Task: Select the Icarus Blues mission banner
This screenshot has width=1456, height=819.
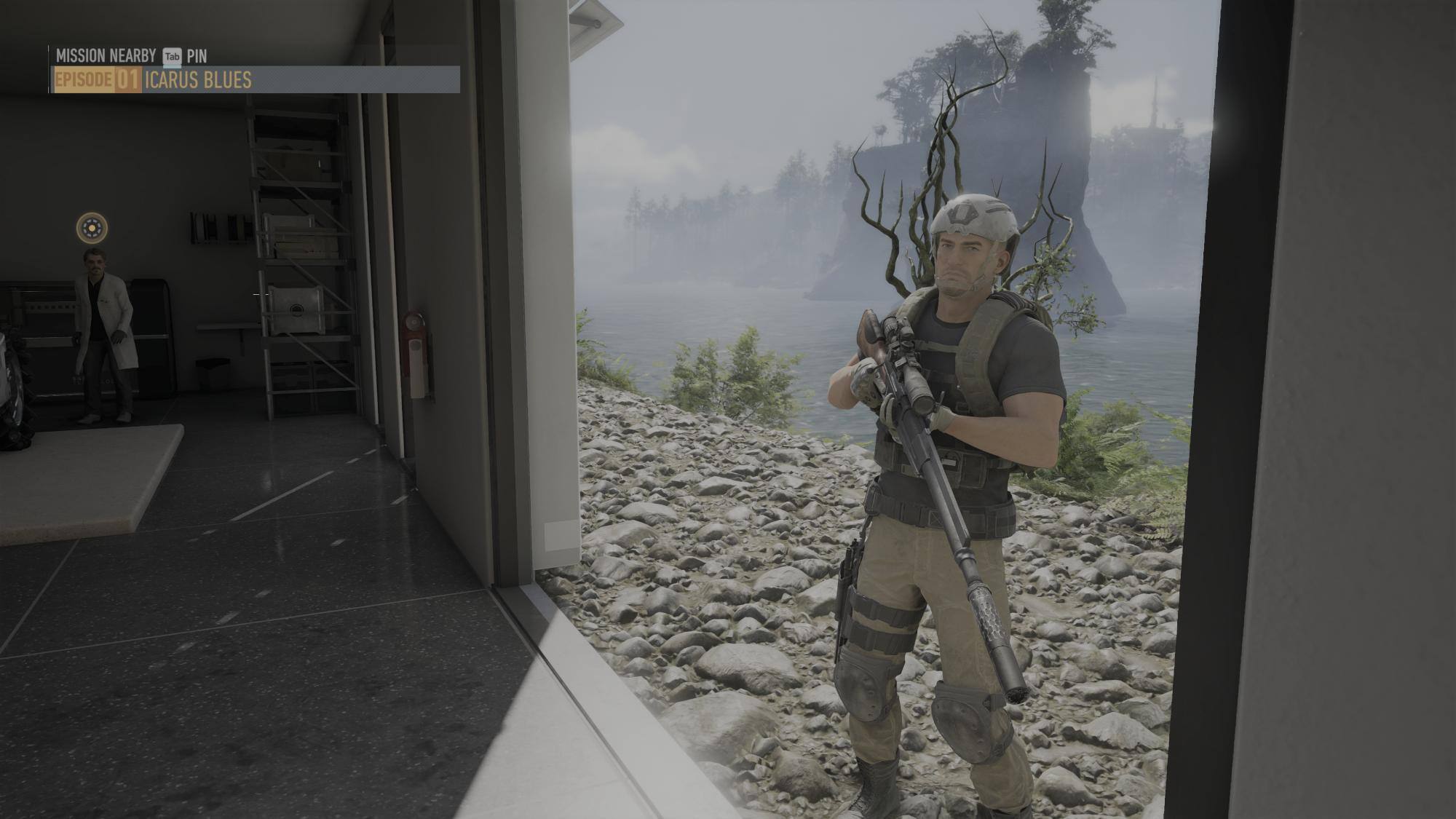Action: 255,79
